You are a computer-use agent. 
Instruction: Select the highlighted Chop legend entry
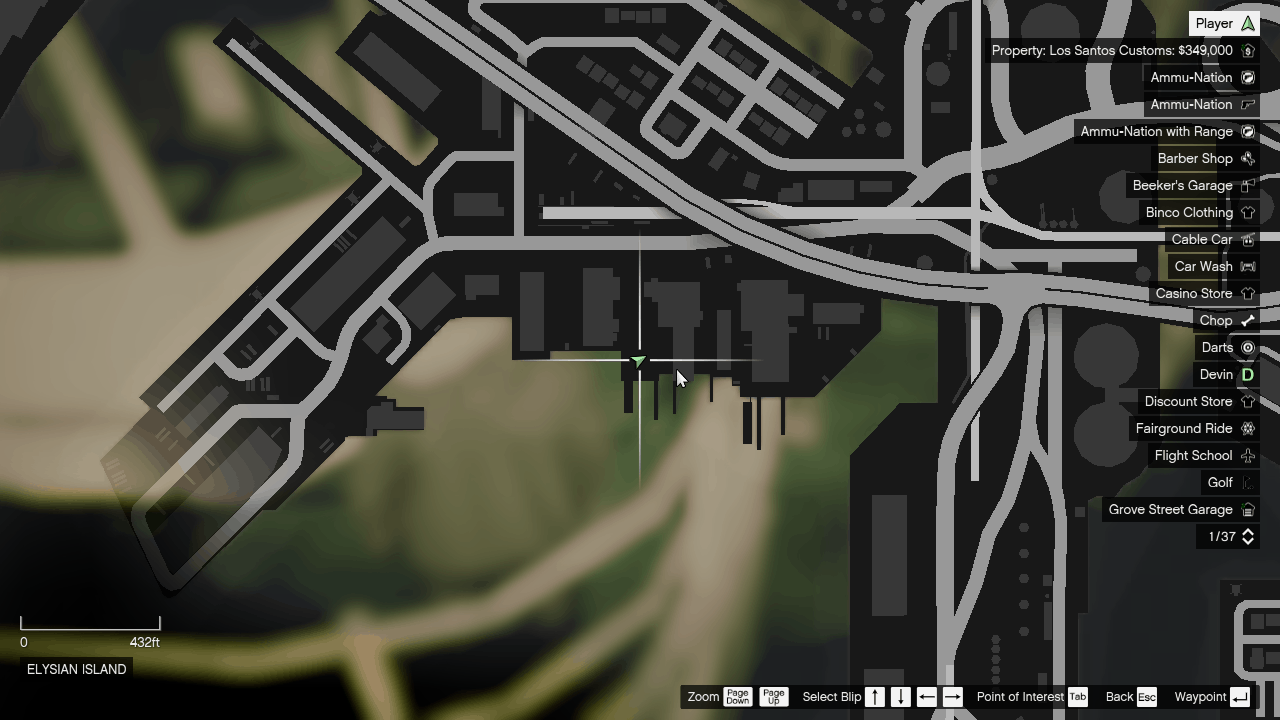(1218, 320)
